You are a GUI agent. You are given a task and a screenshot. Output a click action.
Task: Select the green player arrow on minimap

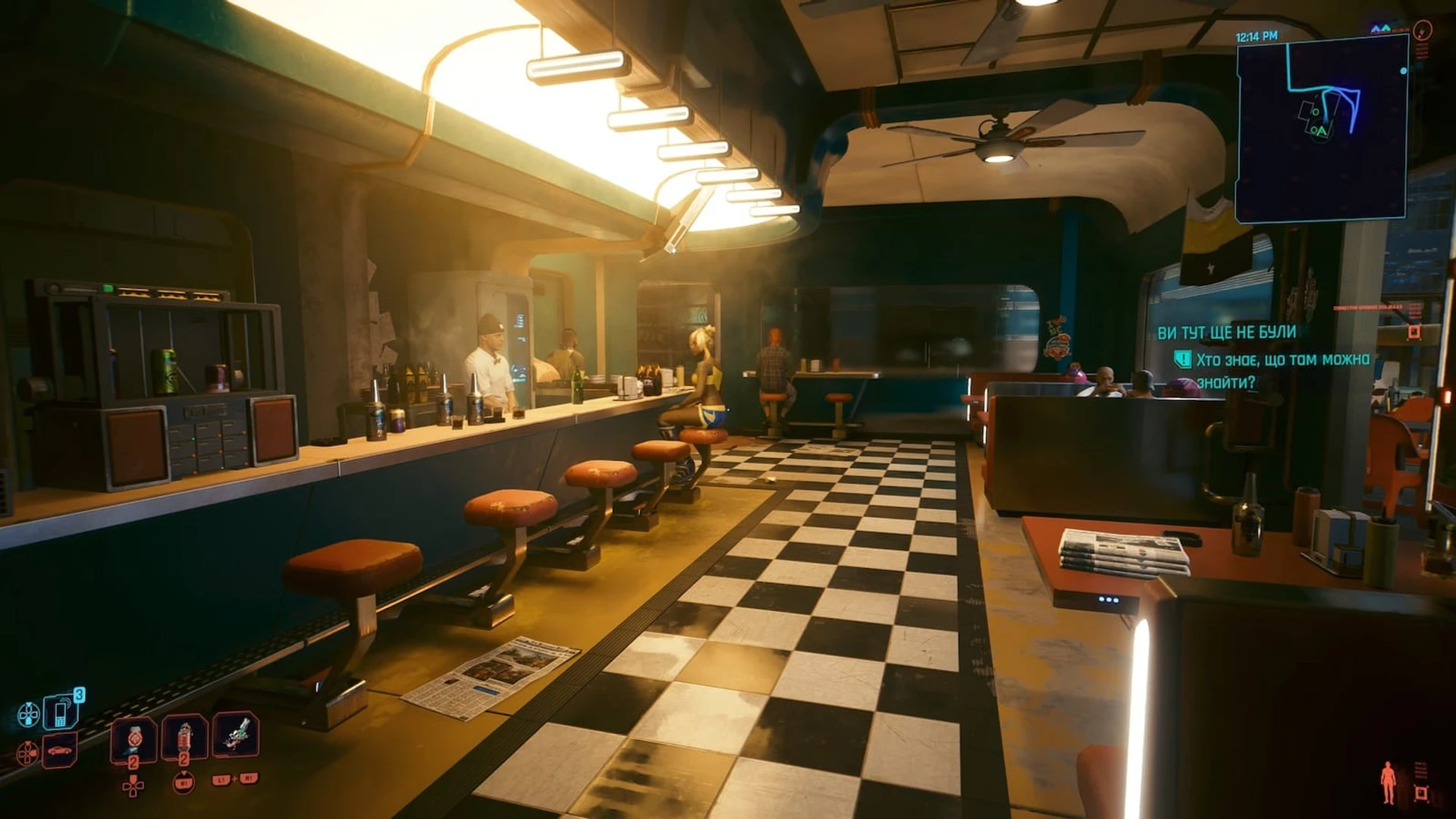1321,131
